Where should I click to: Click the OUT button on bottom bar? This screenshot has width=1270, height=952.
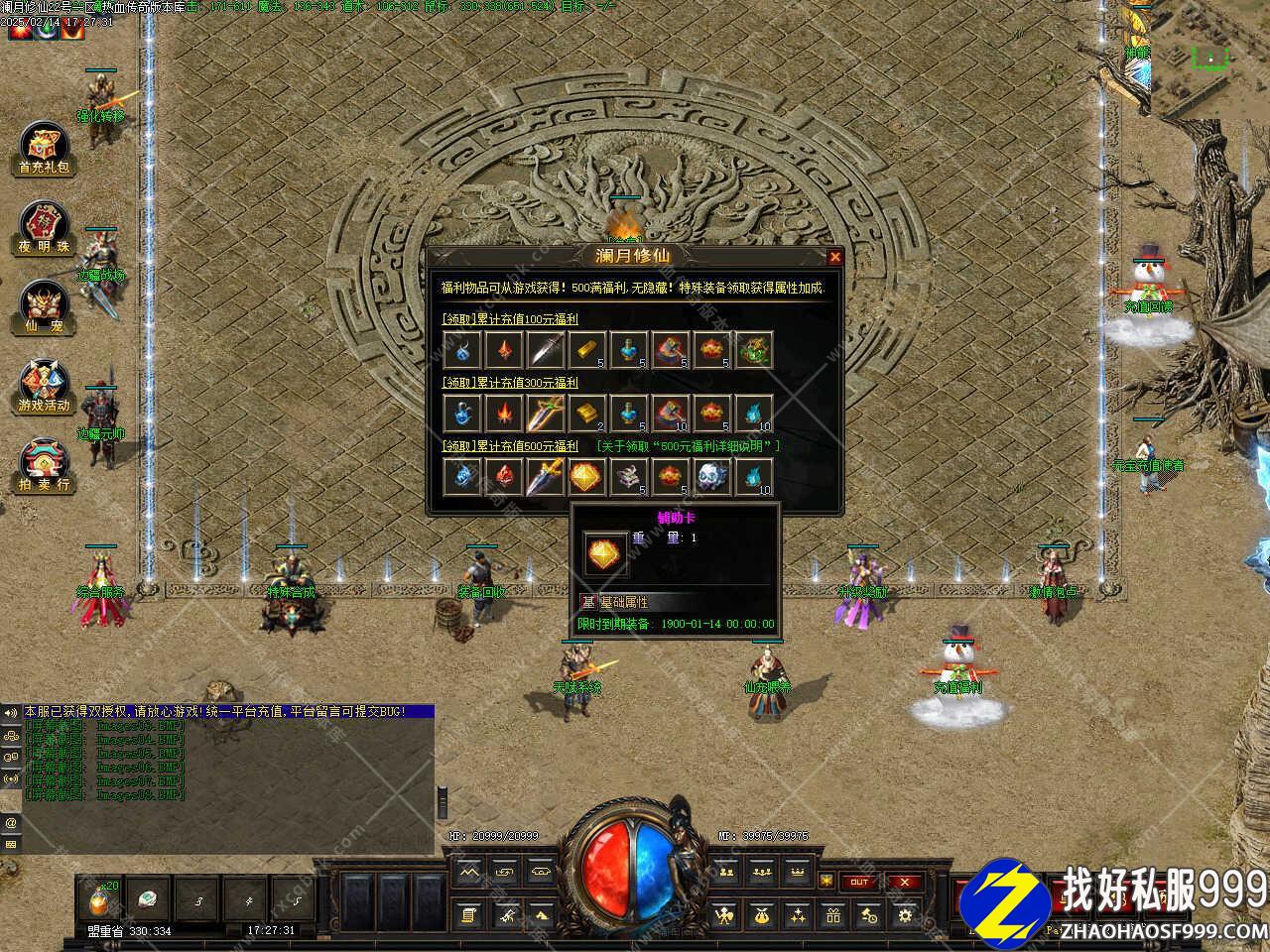[859, 882]
